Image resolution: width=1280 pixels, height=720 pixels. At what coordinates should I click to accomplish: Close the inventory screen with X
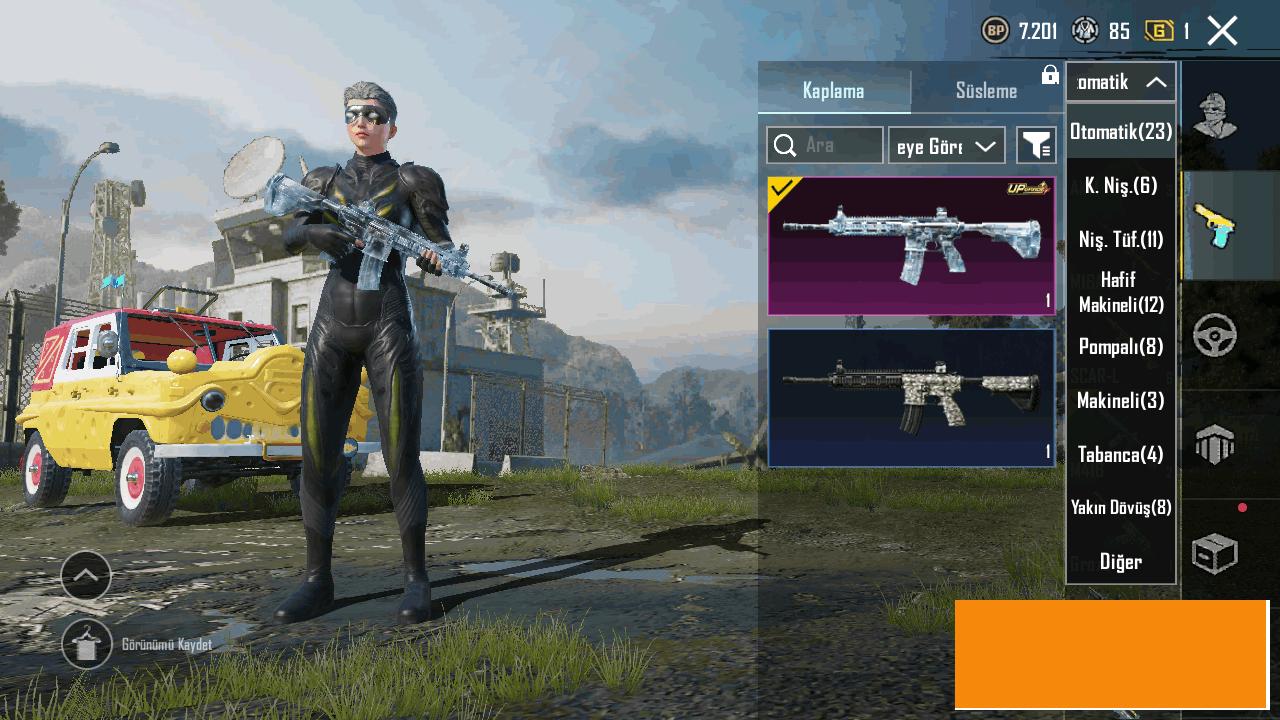(x=1222, y=31)
